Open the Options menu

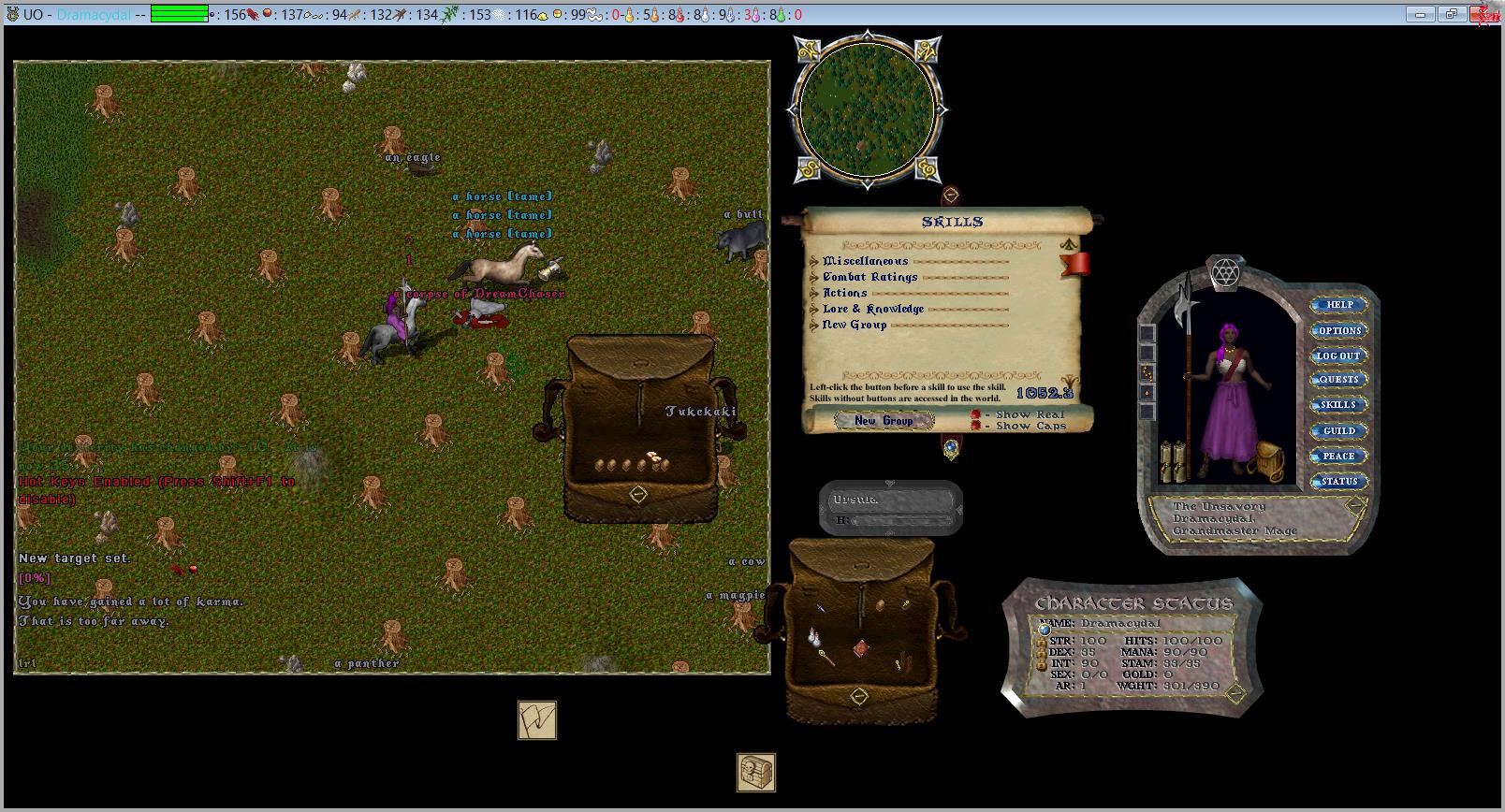click(1338, 330)
